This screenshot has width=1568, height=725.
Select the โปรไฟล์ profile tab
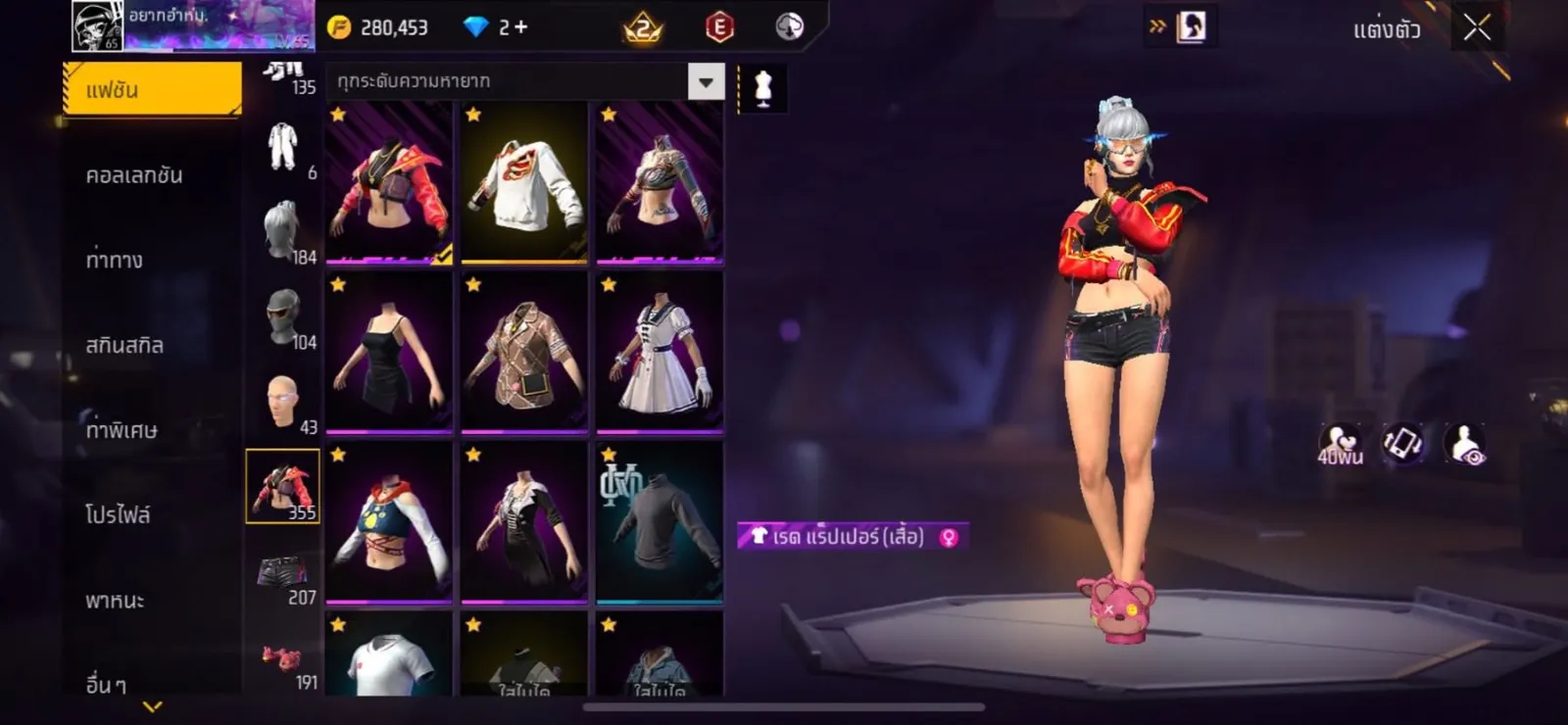(x=118, y=514)
